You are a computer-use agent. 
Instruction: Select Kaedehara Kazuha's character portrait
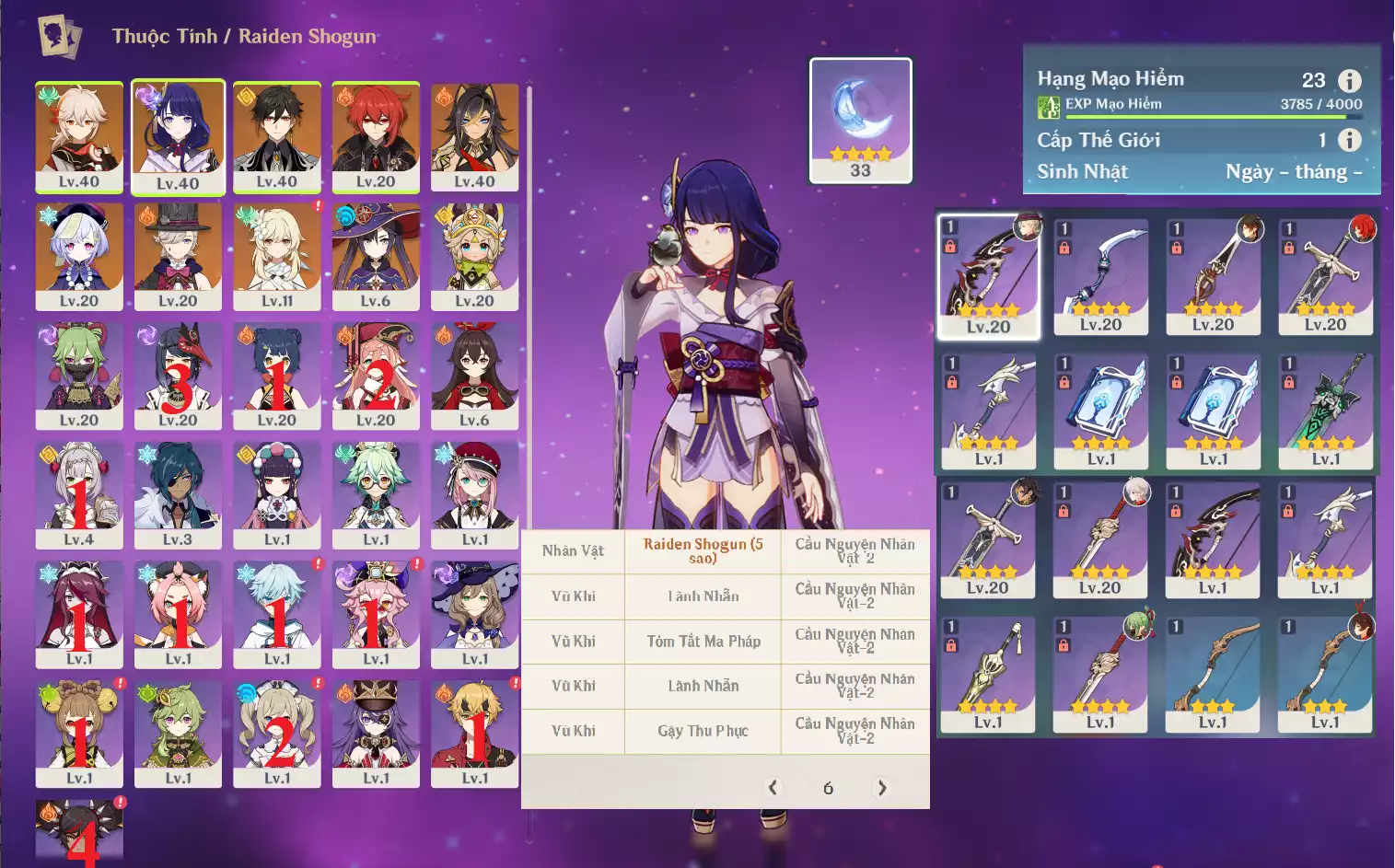[79, 136]
